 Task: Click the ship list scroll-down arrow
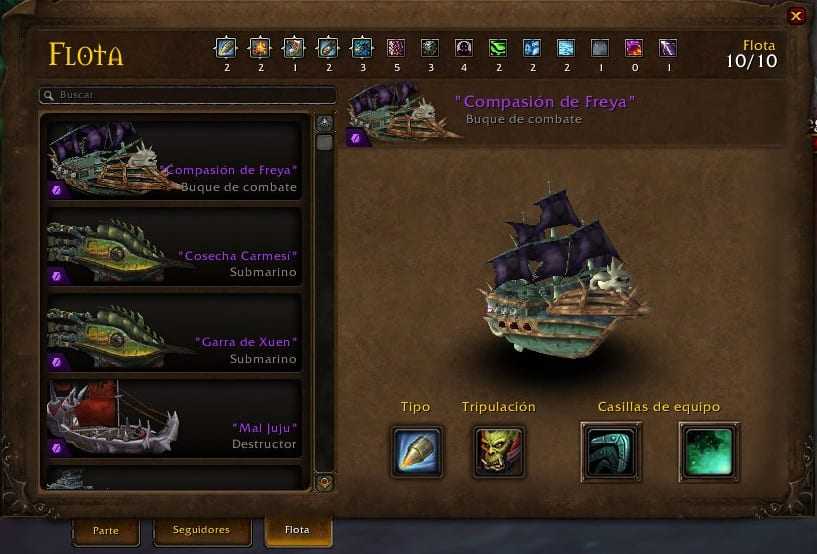[324, 482]
